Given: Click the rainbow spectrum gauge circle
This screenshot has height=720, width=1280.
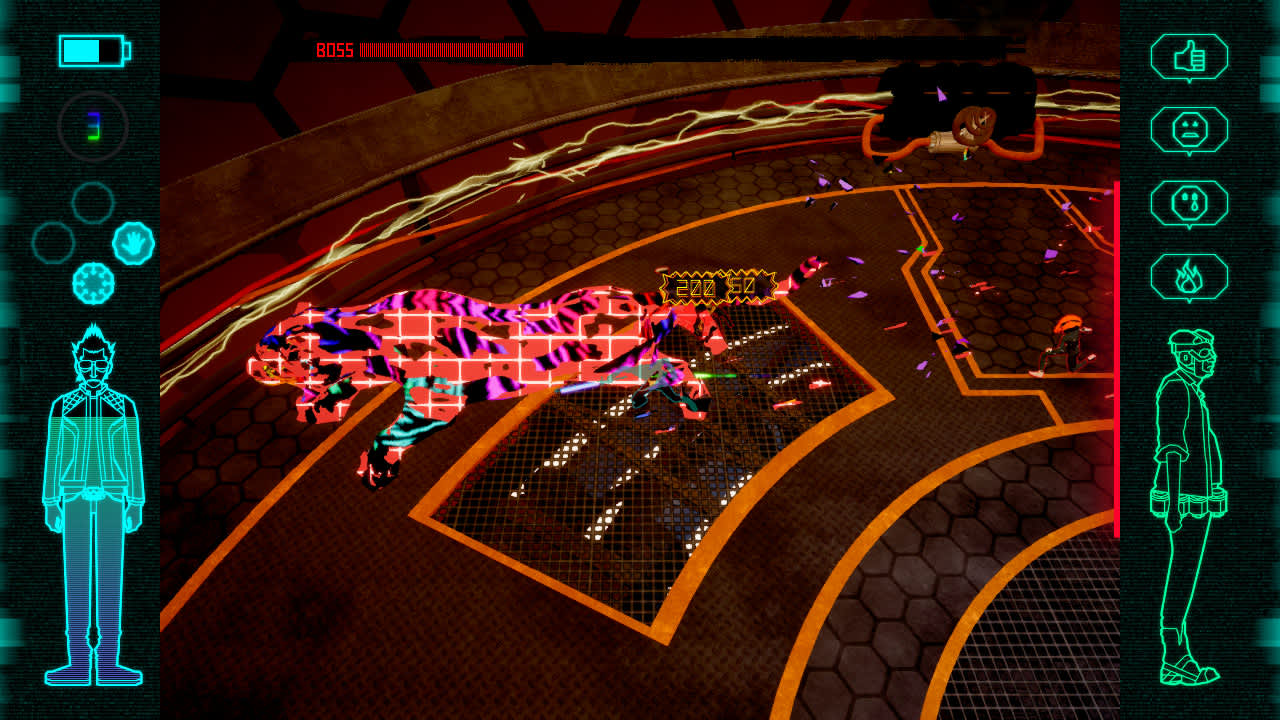Looking at the screenshot, I should pyautogui.click(x=94, y=126).
